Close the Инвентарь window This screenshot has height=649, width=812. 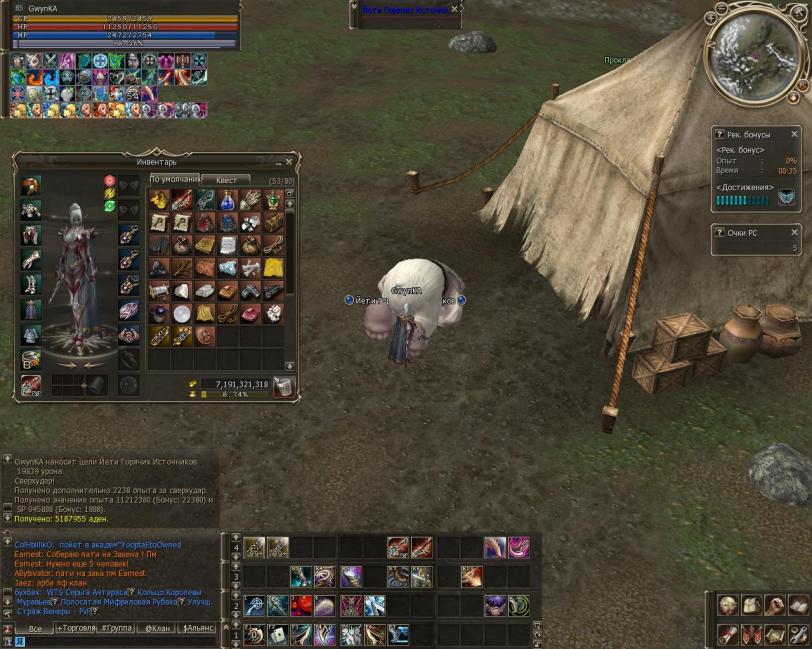pyautogui.click(x=289, y=161)
